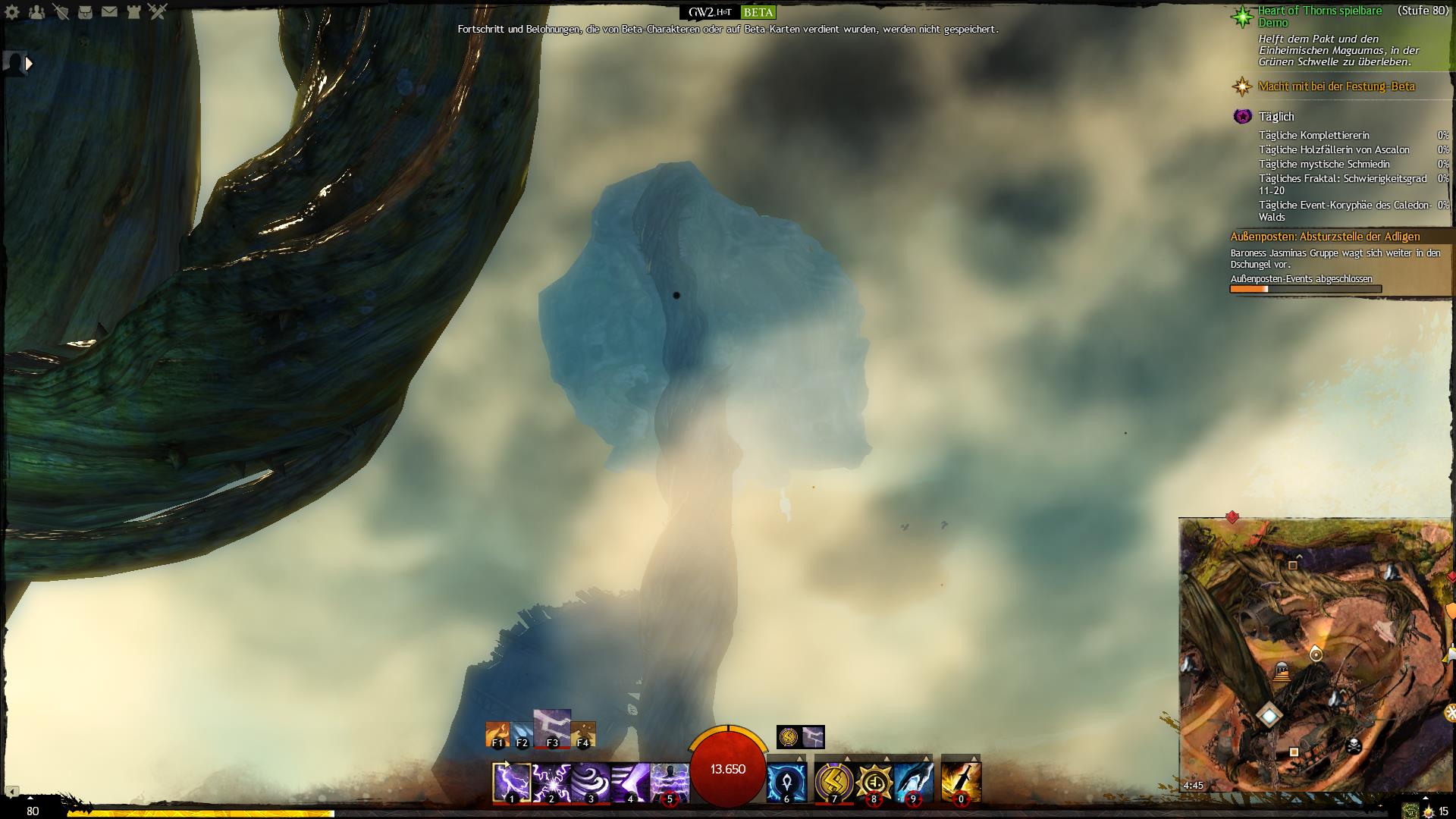Open the mail envelope icon
The image size is (1456, 819).
click(109, 12)
